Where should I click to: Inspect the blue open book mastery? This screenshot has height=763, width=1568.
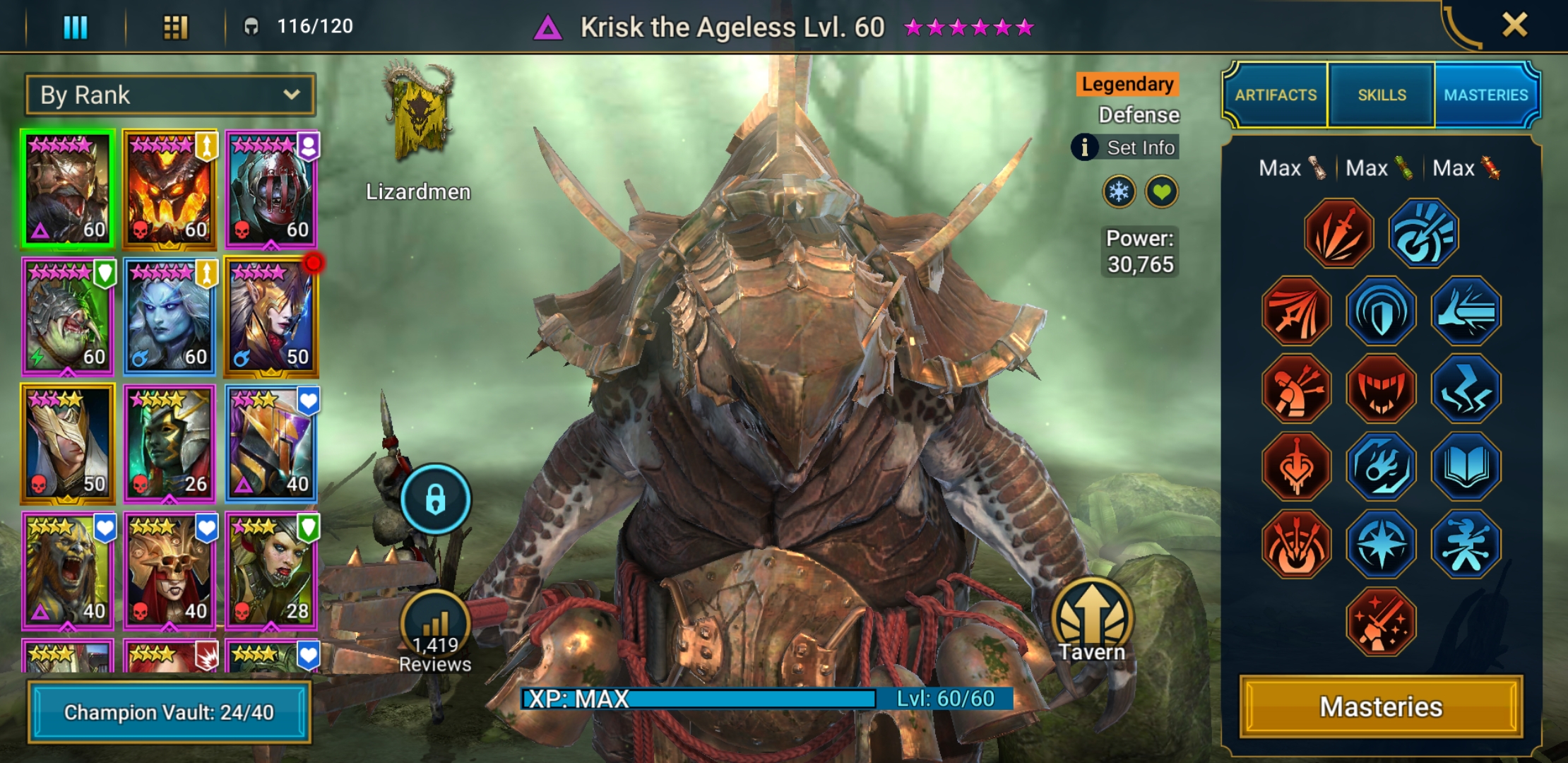pos(1466,466)
